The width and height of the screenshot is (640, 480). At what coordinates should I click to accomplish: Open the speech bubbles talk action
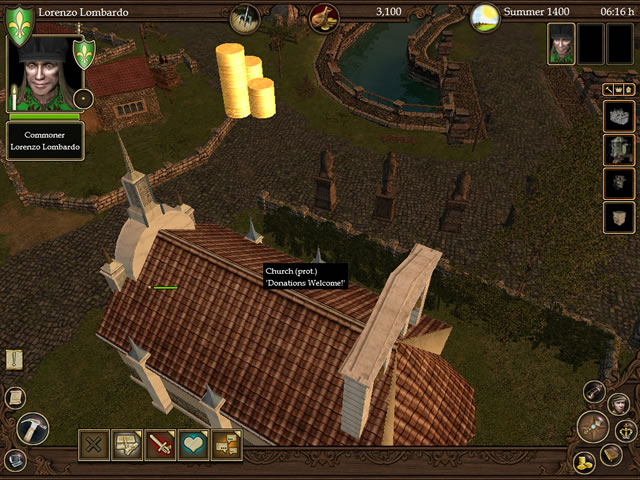[x=227, y=443]
